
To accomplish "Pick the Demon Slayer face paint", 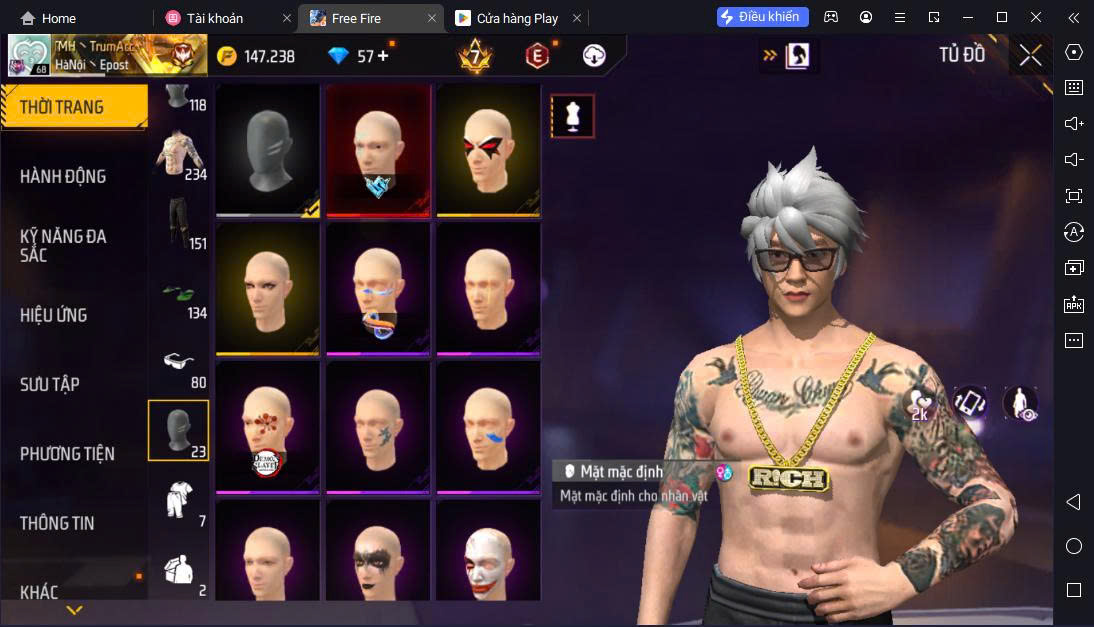I will (x=267, y=427).
